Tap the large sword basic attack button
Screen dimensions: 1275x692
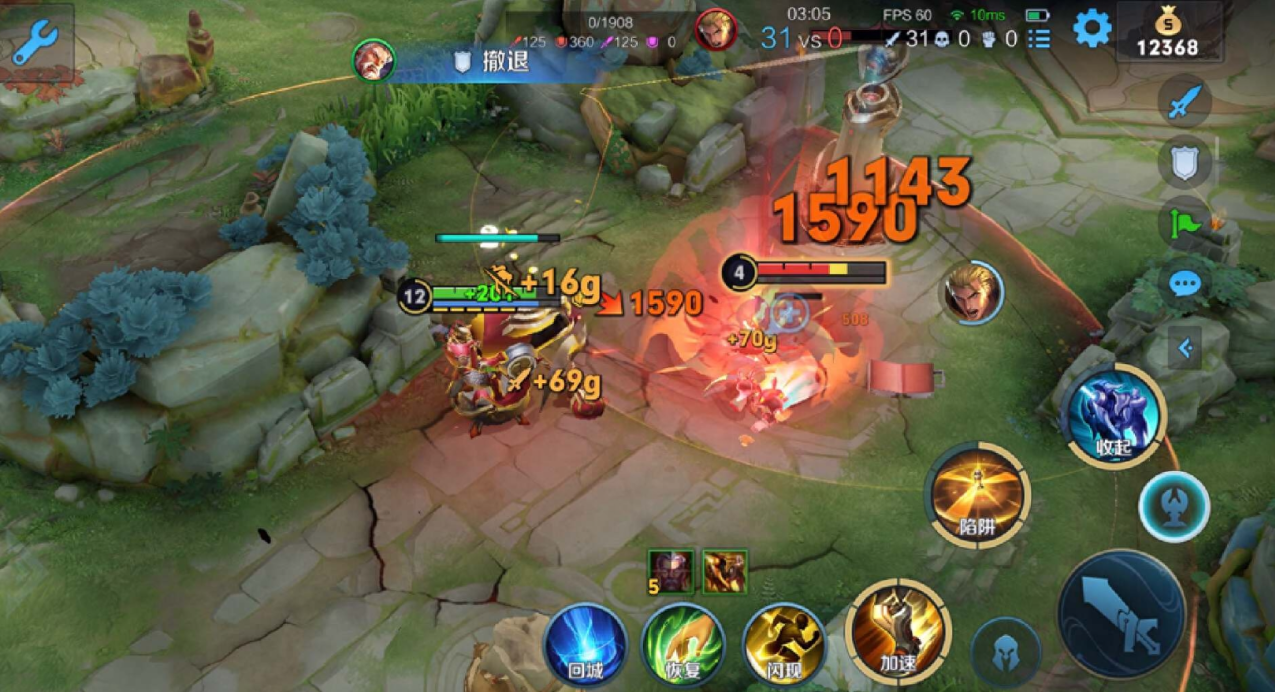tap(1121, 613)
